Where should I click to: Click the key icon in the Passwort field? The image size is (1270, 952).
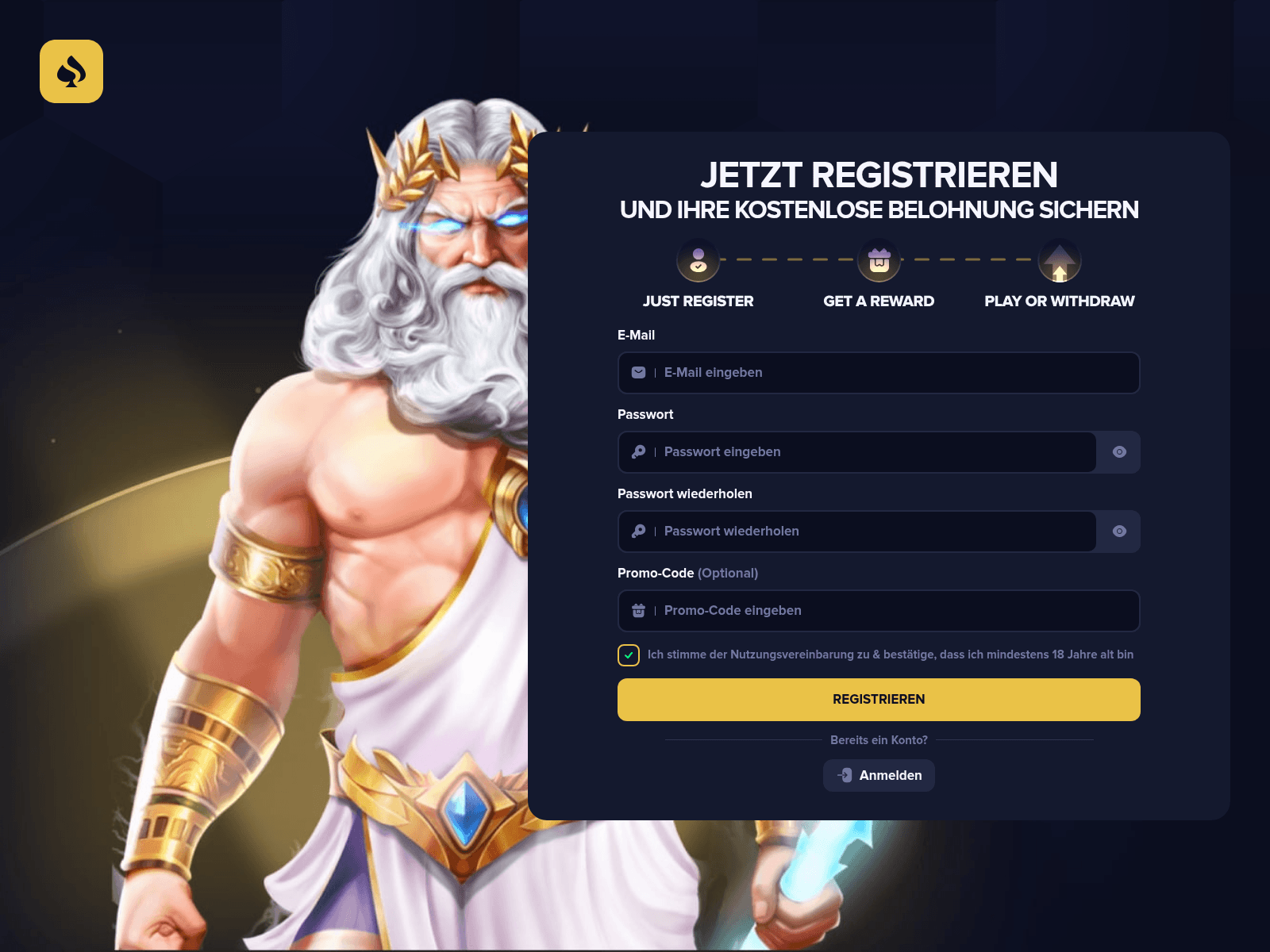638,452
